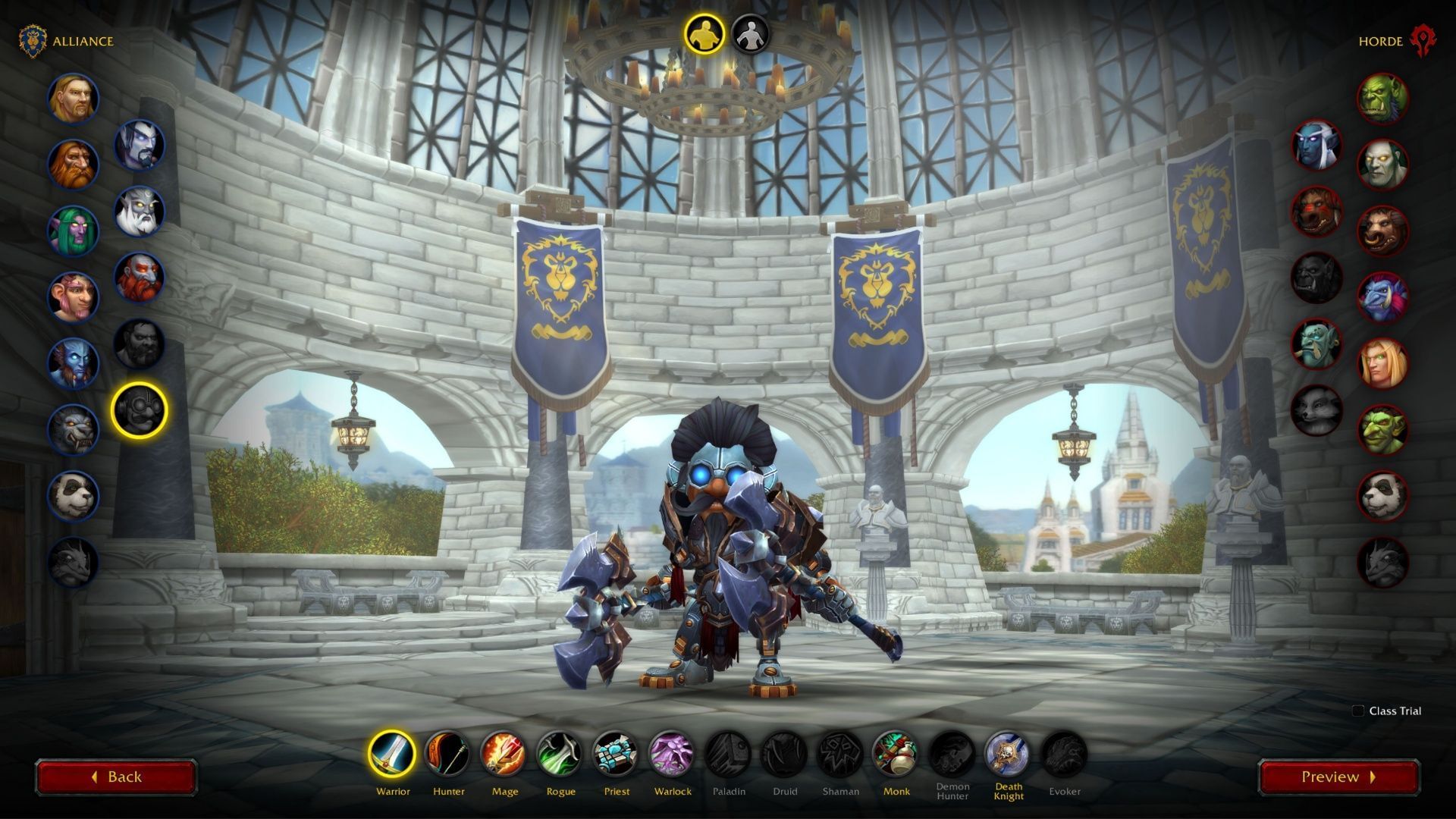Switch to the female body type
Viewport: 1456px width, 819px height.
[x=750, y=34]
